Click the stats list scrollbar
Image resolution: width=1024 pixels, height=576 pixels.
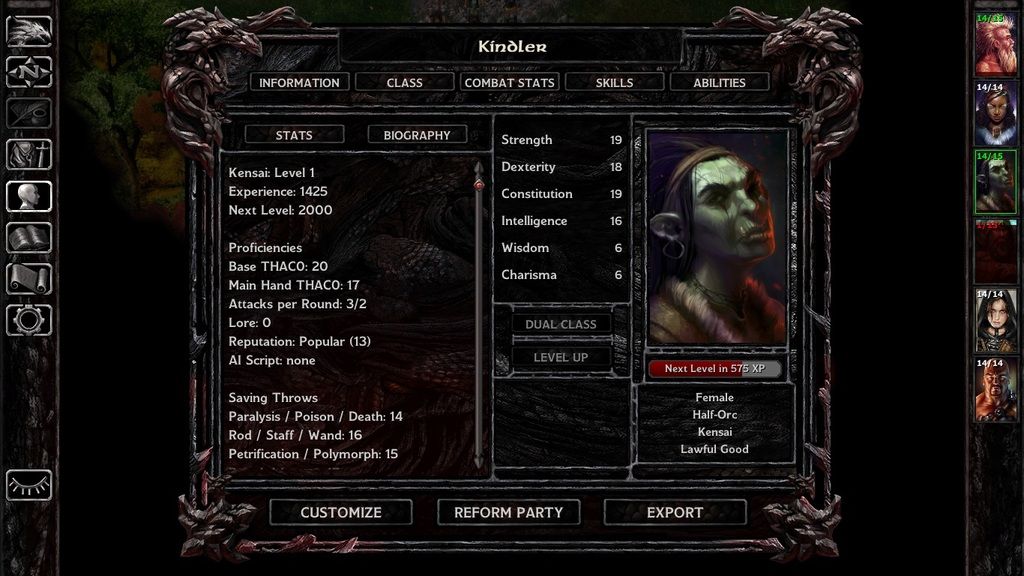point(479,310)
